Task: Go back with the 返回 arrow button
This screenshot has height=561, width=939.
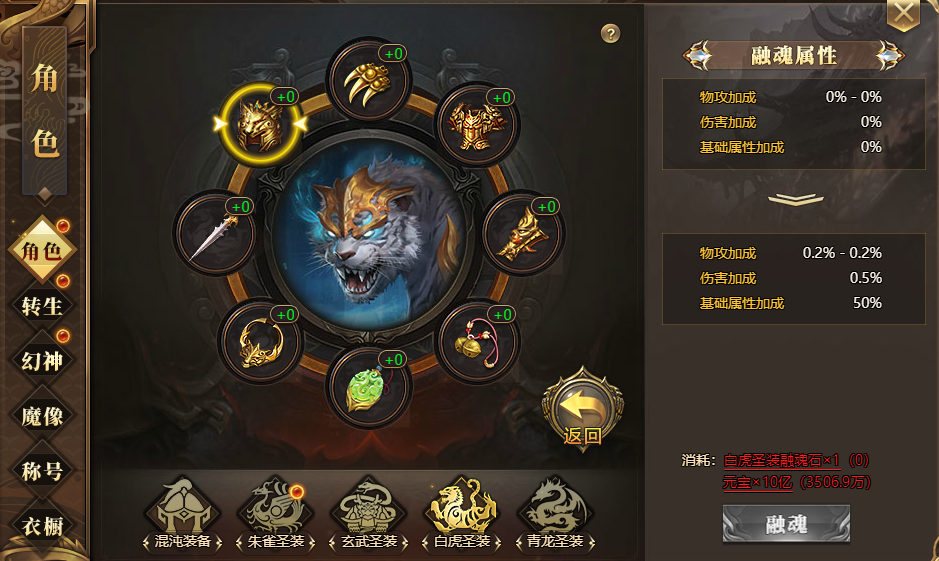Action: point(582,407)
